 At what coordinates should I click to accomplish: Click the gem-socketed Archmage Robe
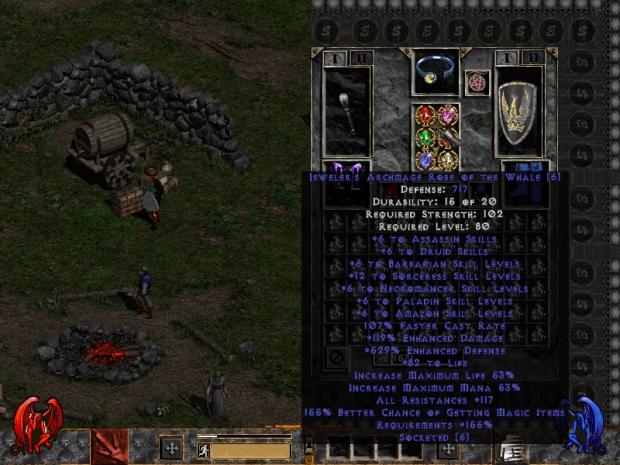[435, 137]
